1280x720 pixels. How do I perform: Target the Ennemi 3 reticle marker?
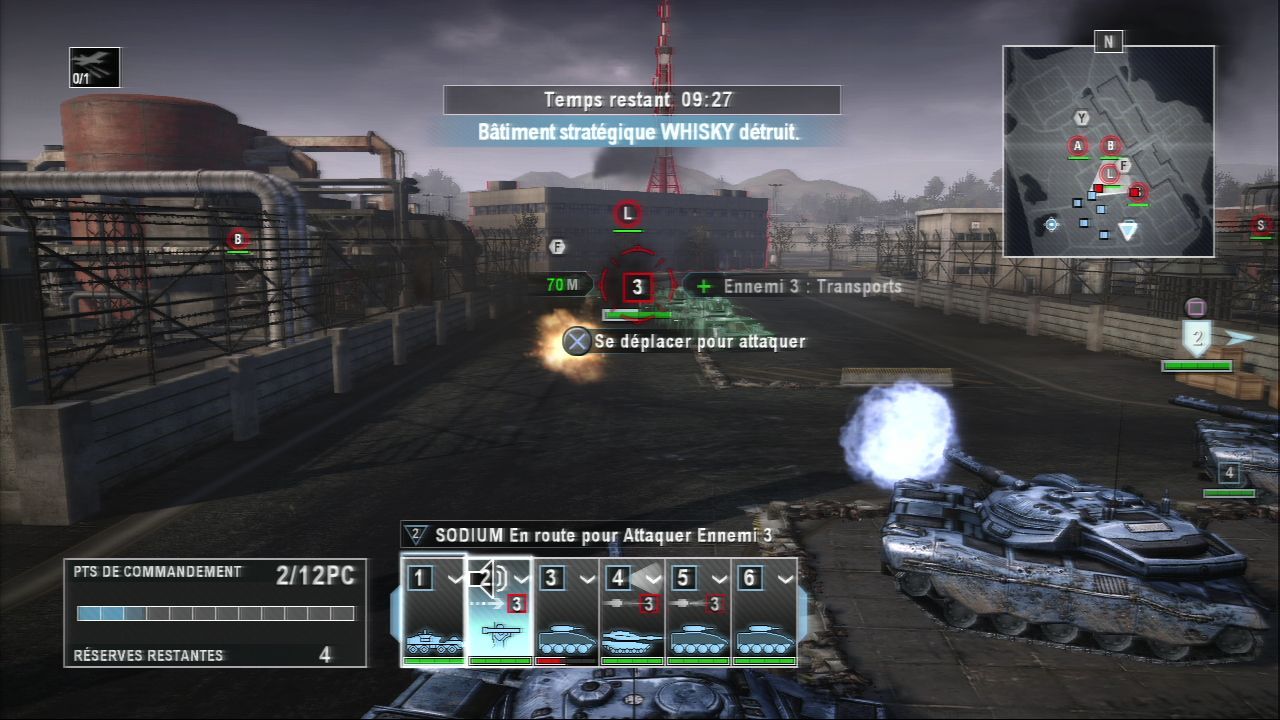(x=637, y=288)
